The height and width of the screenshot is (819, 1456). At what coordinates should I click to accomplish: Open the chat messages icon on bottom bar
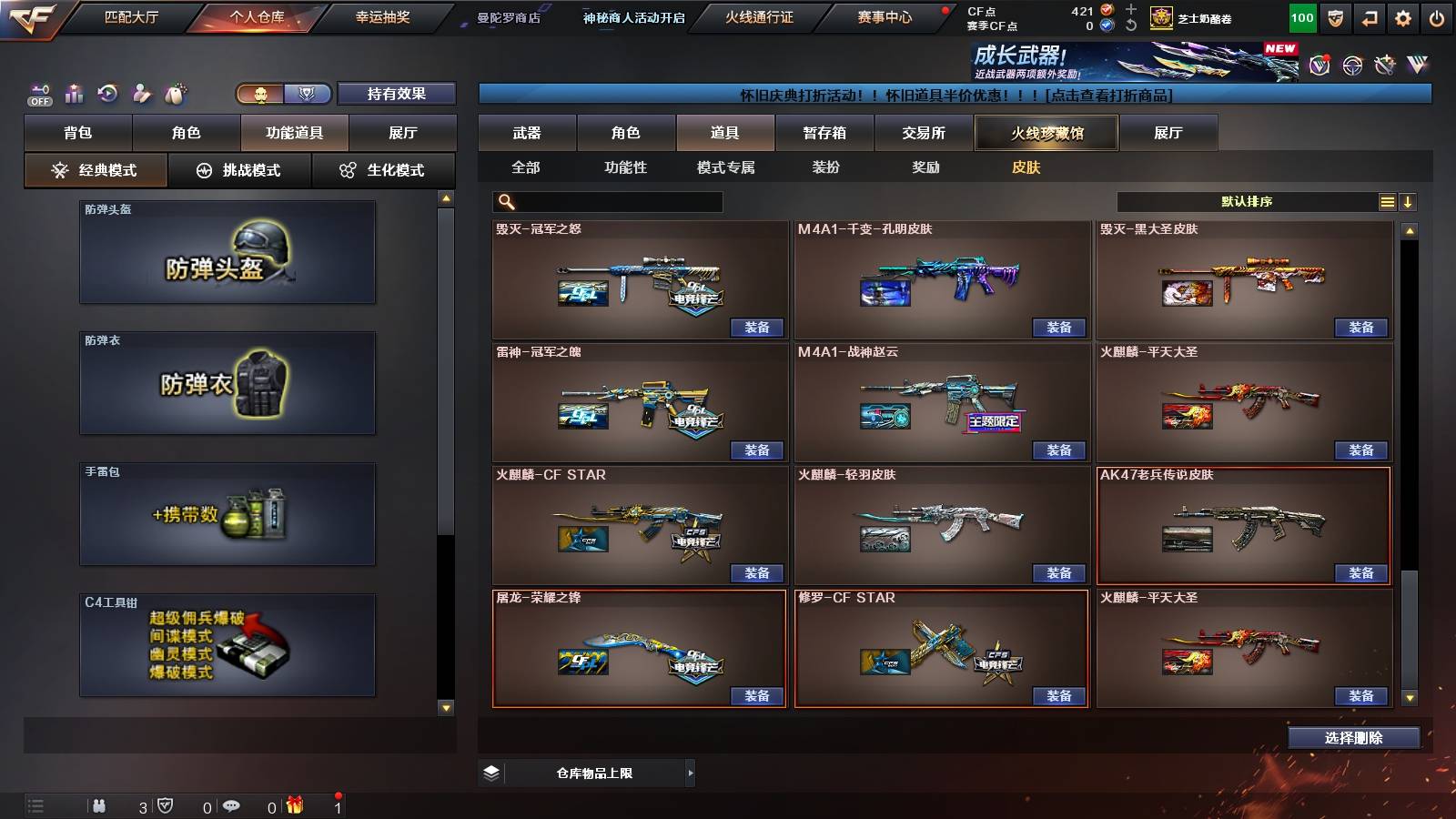pos(230,806)
